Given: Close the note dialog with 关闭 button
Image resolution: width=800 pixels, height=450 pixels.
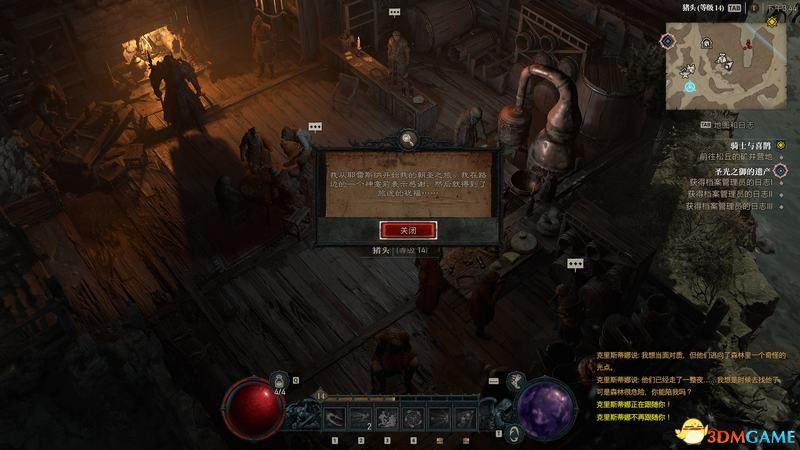Looking at the screenshot, I should [x=406, y=229].
